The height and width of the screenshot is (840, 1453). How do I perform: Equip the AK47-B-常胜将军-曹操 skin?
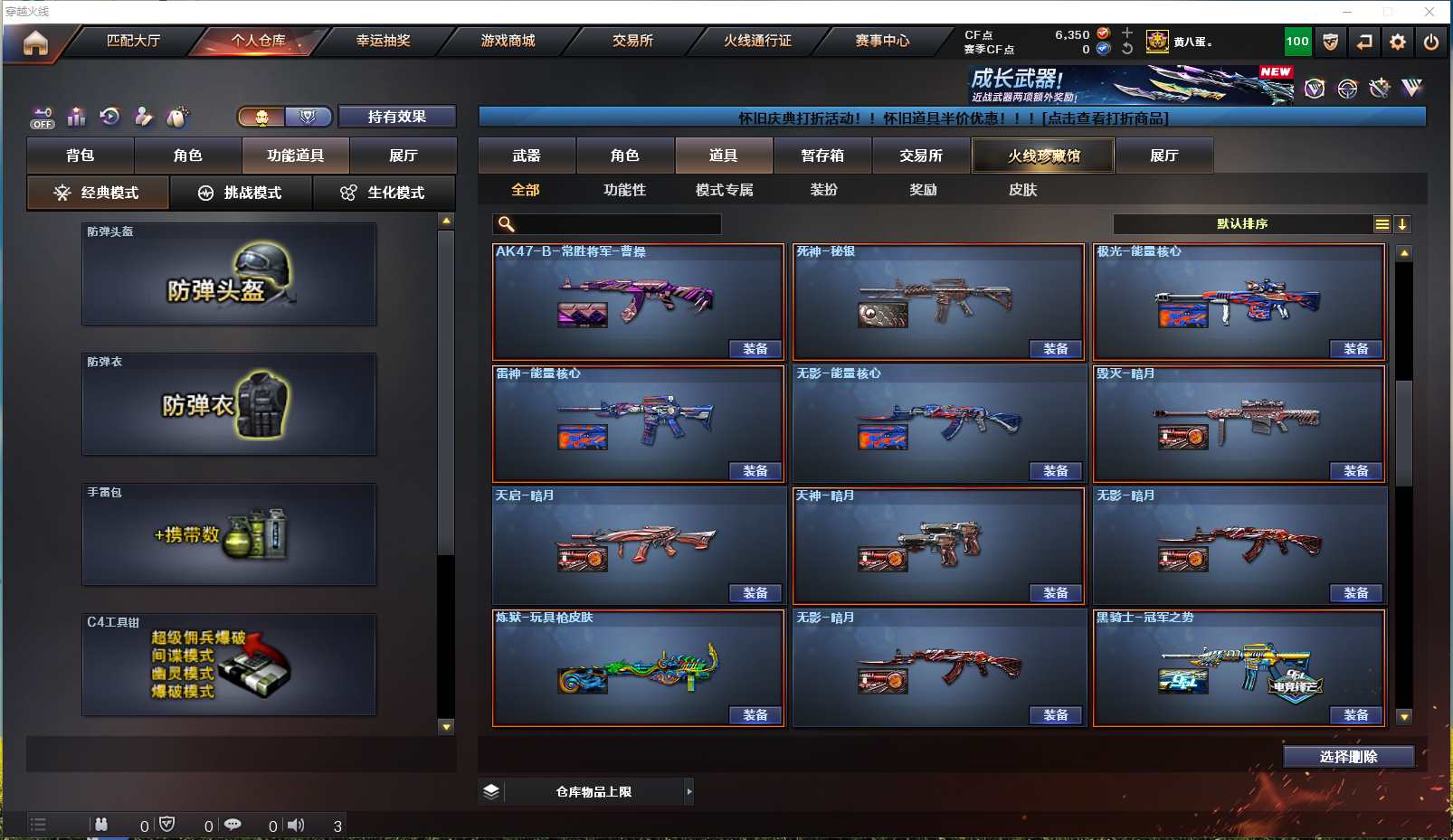click(755, 349)
